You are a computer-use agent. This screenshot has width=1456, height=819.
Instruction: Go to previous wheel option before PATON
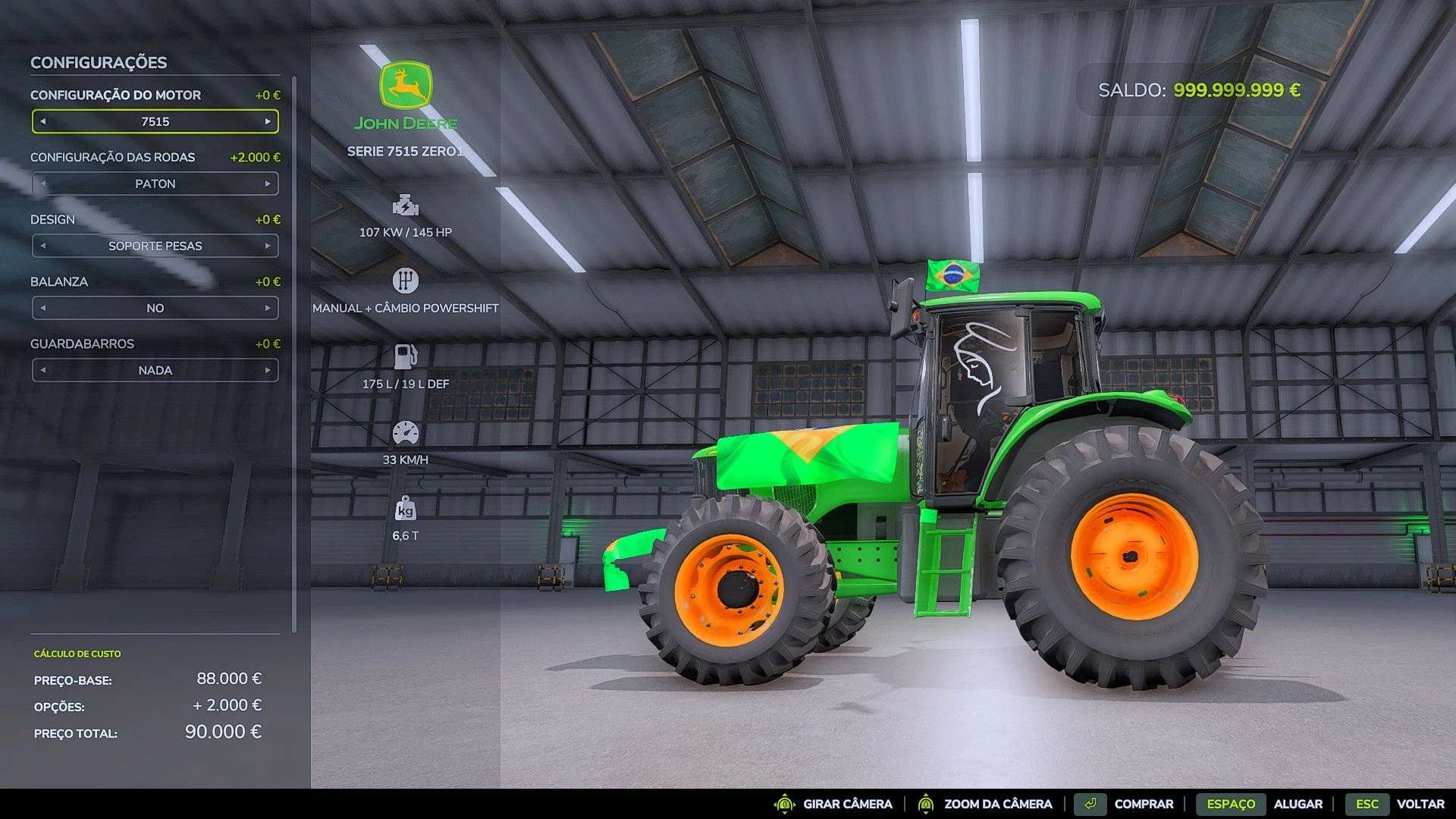click(43, 184)
